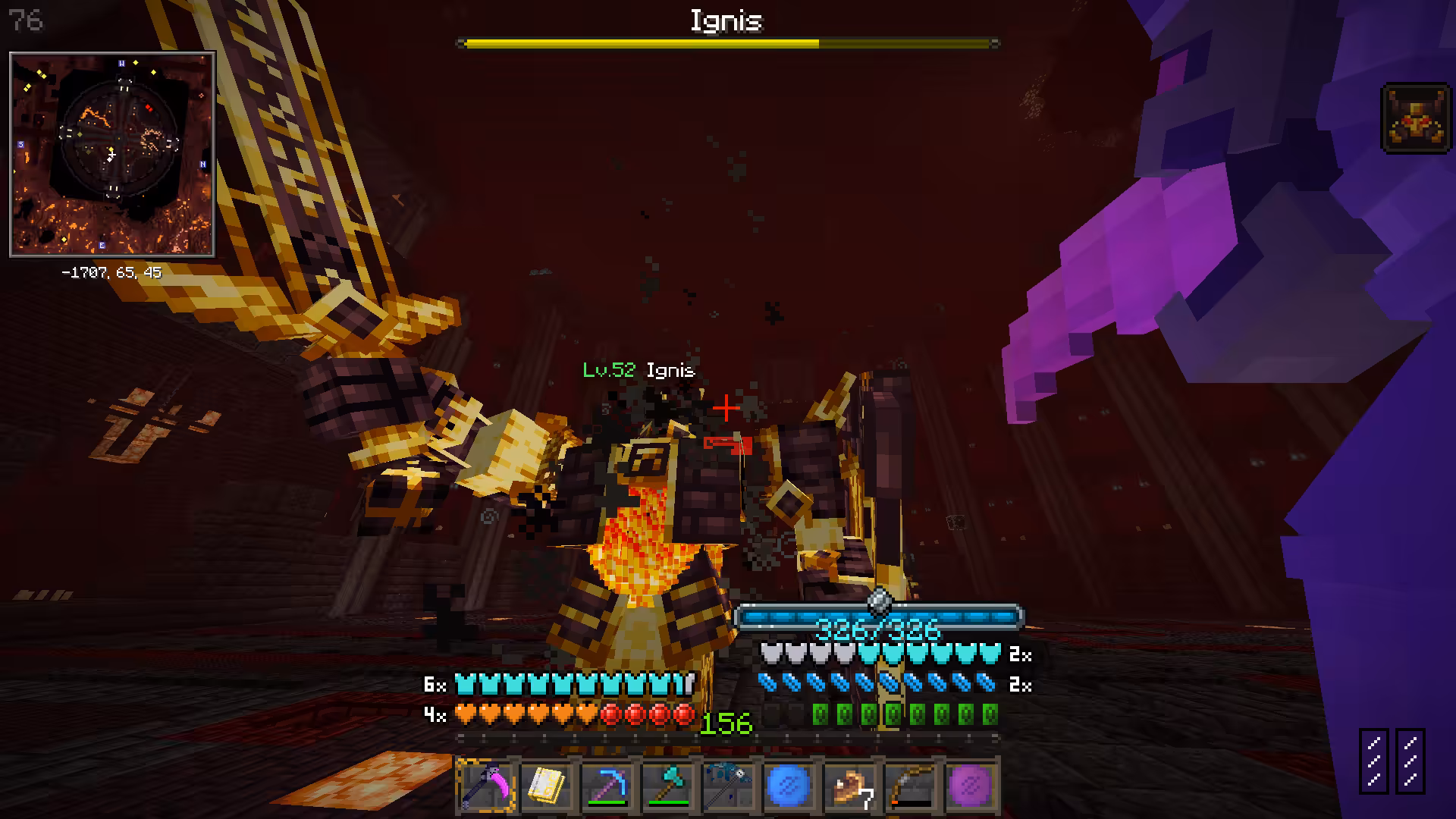The width and height of the screenshot is (1456, 819).
Task: Select the dark blue staff hotbar slot
Action: (728, 786)
